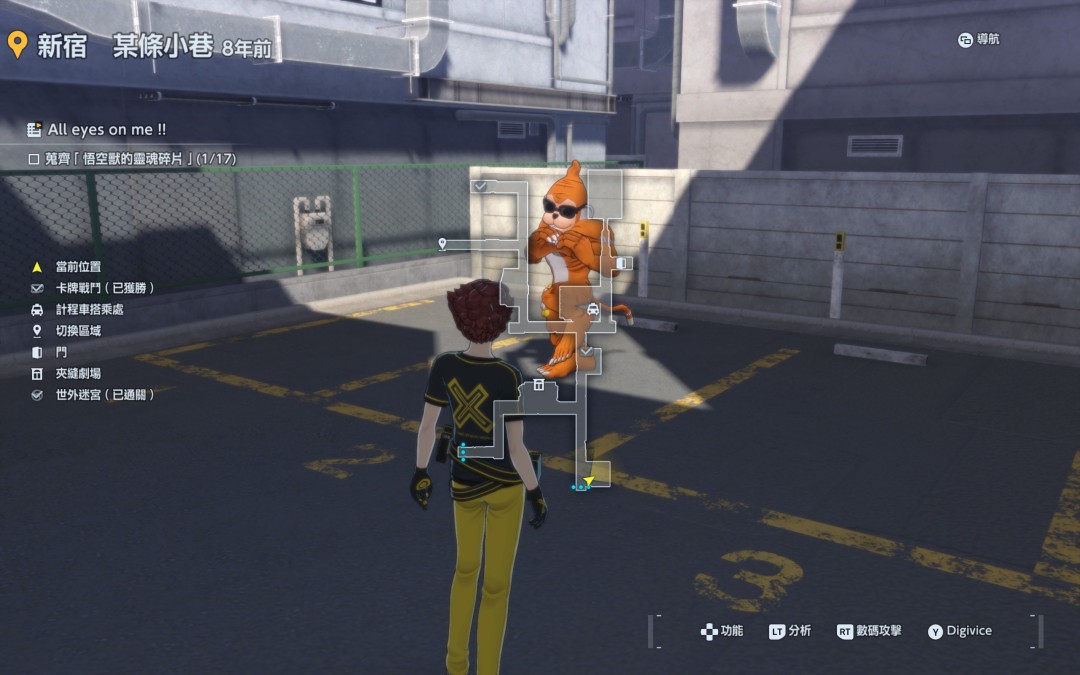Select the door marker on the map overlay

coord(622,263)
